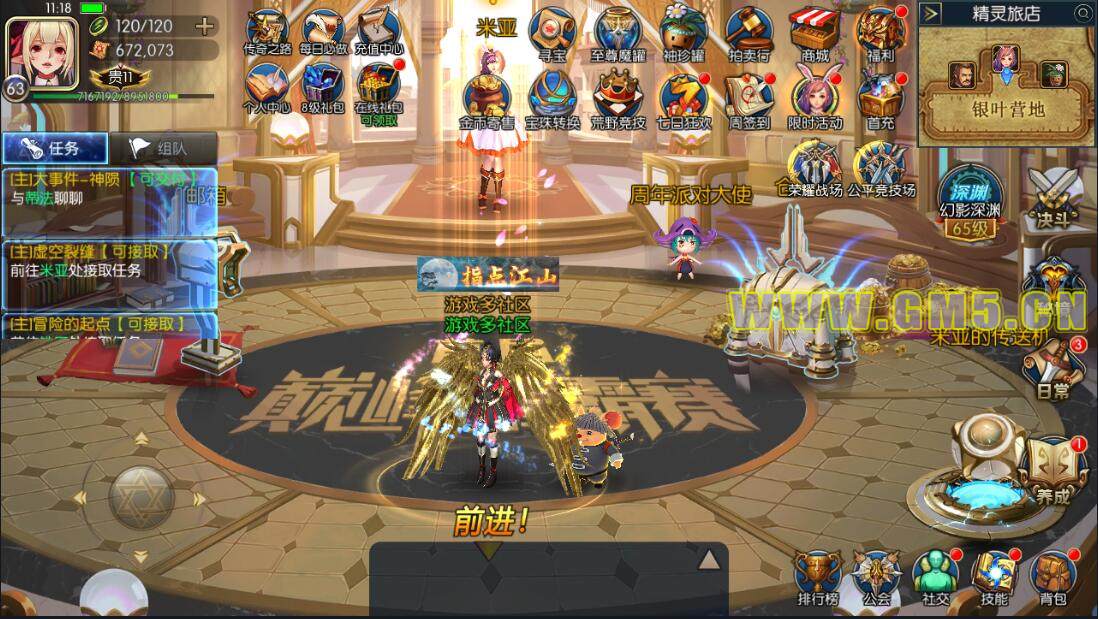The image size is (1098, 619).
Task: Open the 拍卖行 auction house
Action: (x=750, y=30)
